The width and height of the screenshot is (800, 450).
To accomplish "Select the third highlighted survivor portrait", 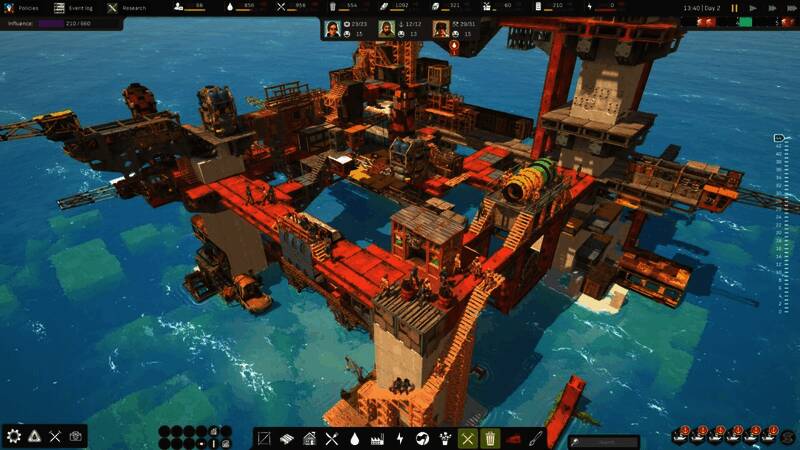I will pyautogui.click(x=440, y=29).
